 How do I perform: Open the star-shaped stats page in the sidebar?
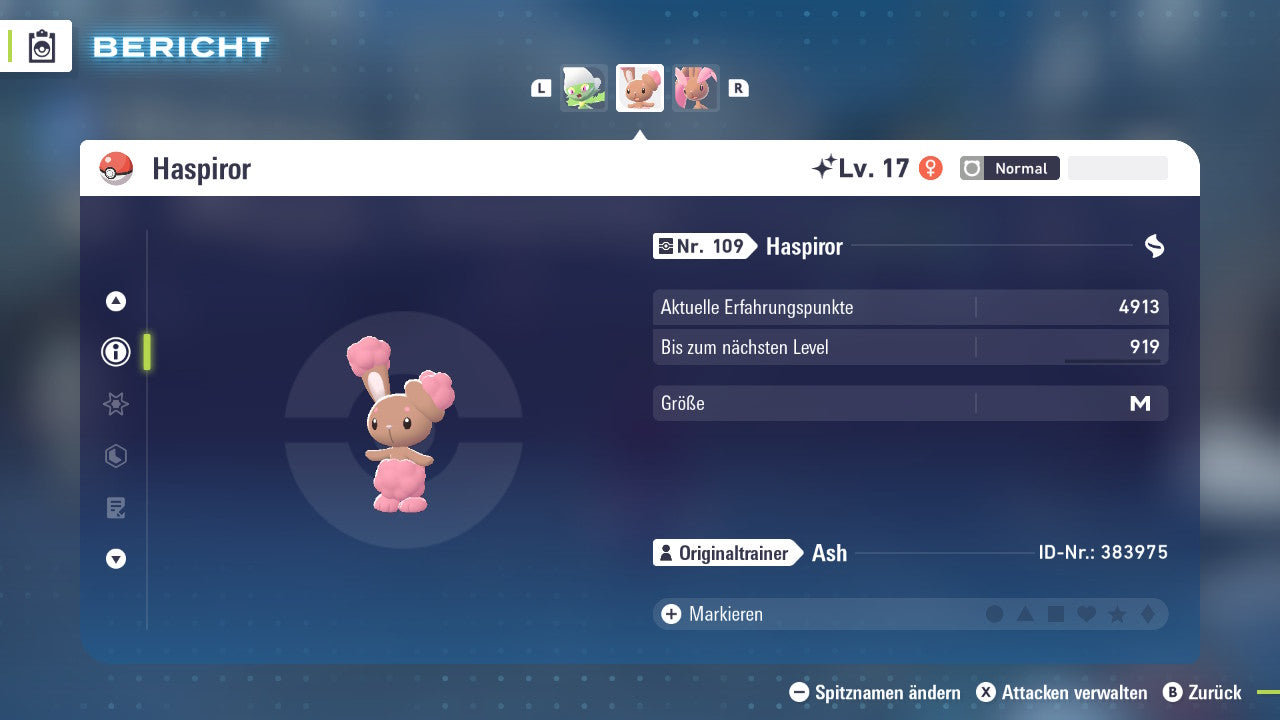click(x=115, y=404)
